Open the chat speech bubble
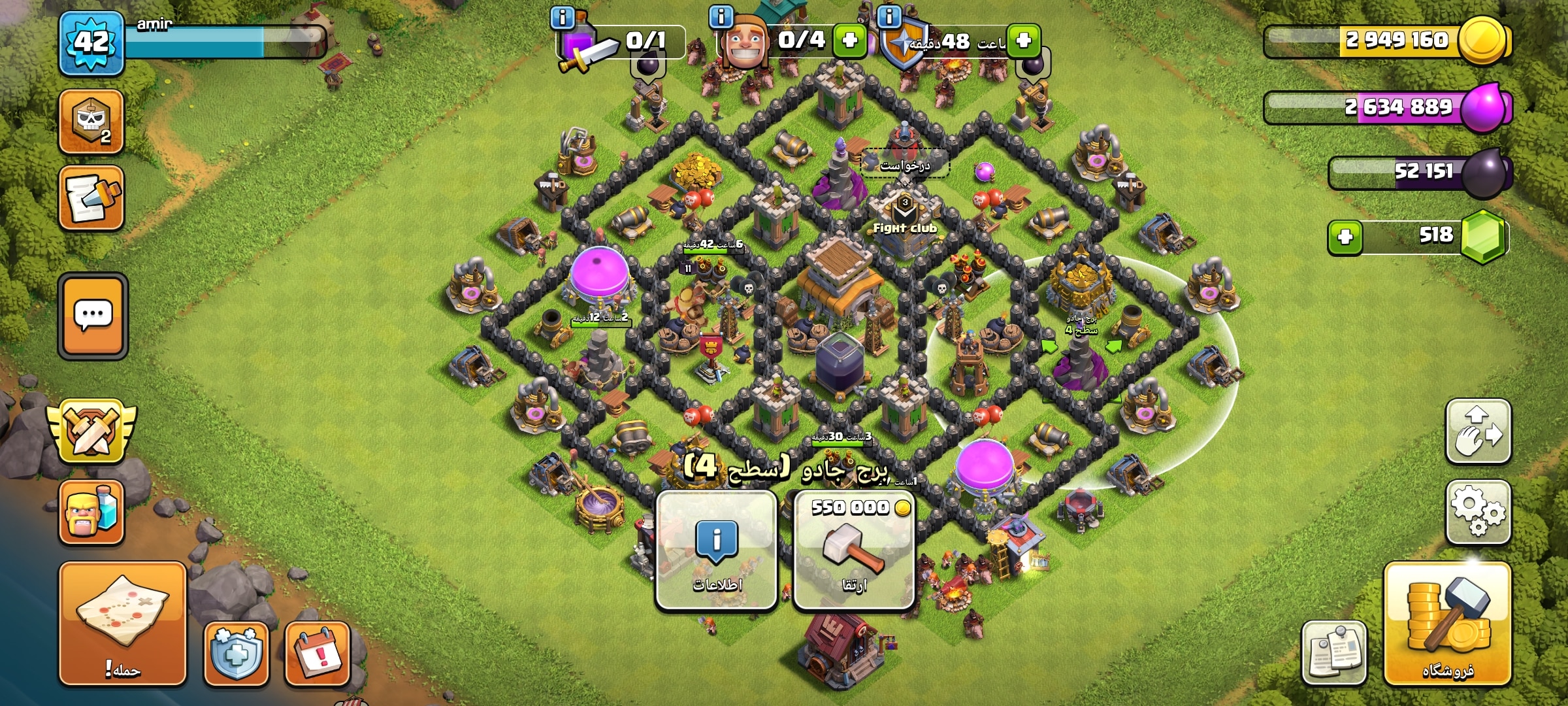The width and height of the screenshot is (1568, 706). 93,316
